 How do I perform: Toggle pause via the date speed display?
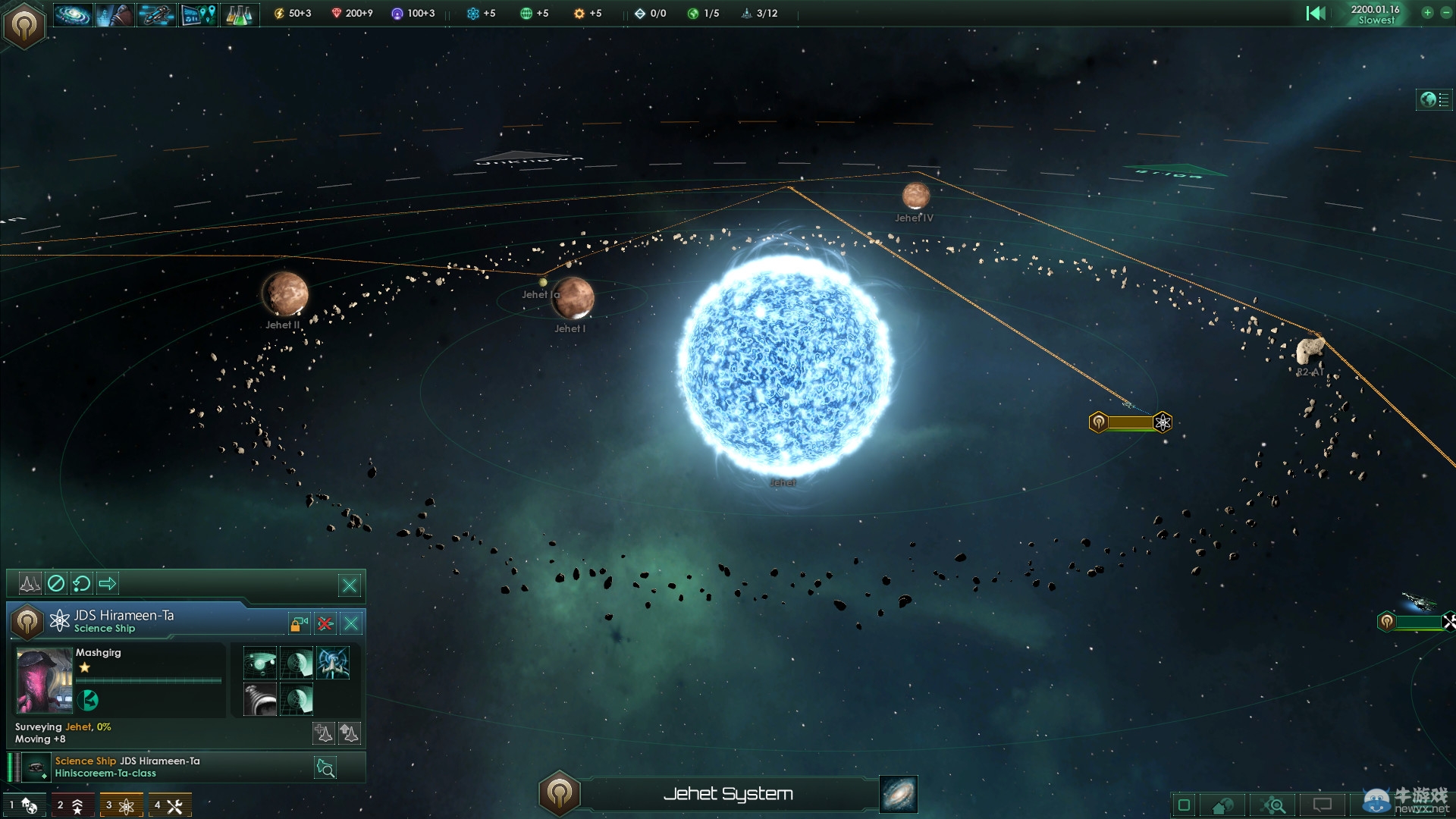click(1375, 14)
